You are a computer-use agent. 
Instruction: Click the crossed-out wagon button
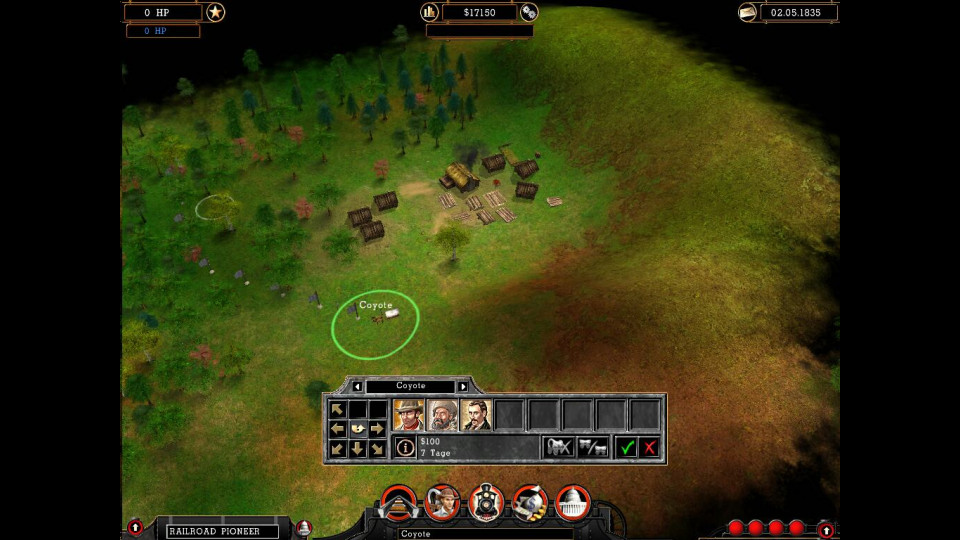pyautogui.click(x=558, y=447)
